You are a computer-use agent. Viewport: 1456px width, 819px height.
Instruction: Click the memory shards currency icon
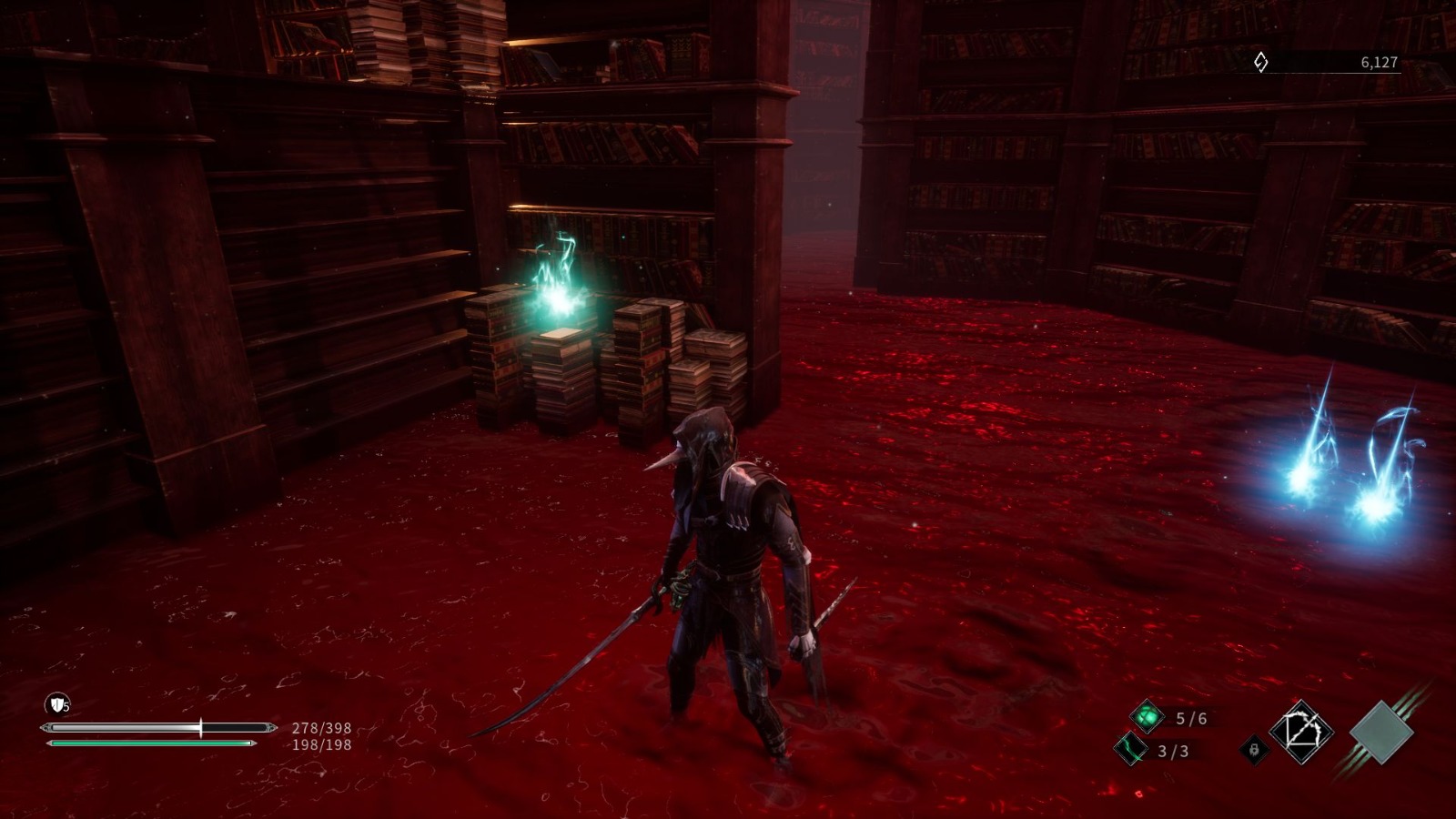1260,62
